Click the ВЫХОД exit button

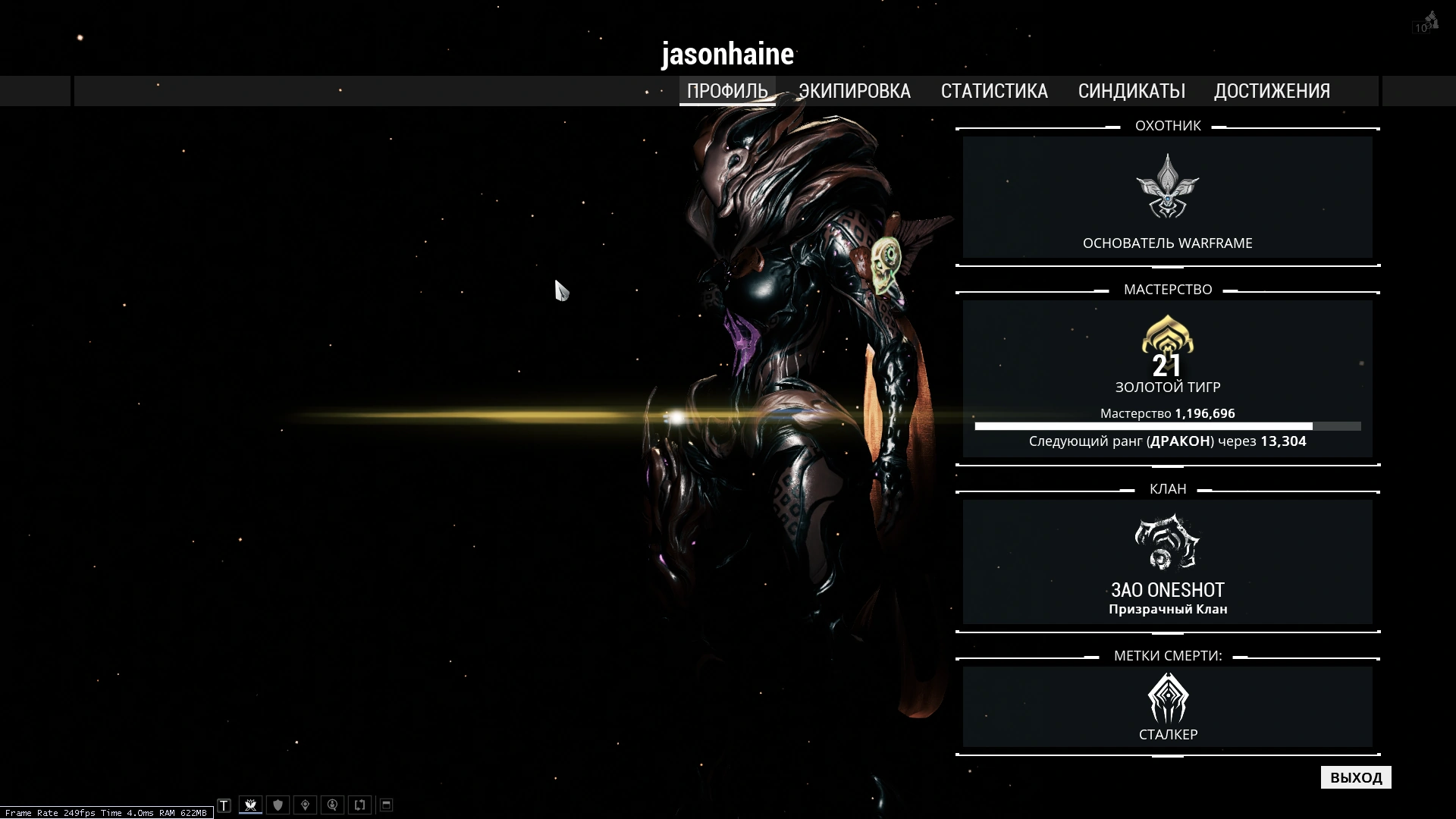[1356, 777]
